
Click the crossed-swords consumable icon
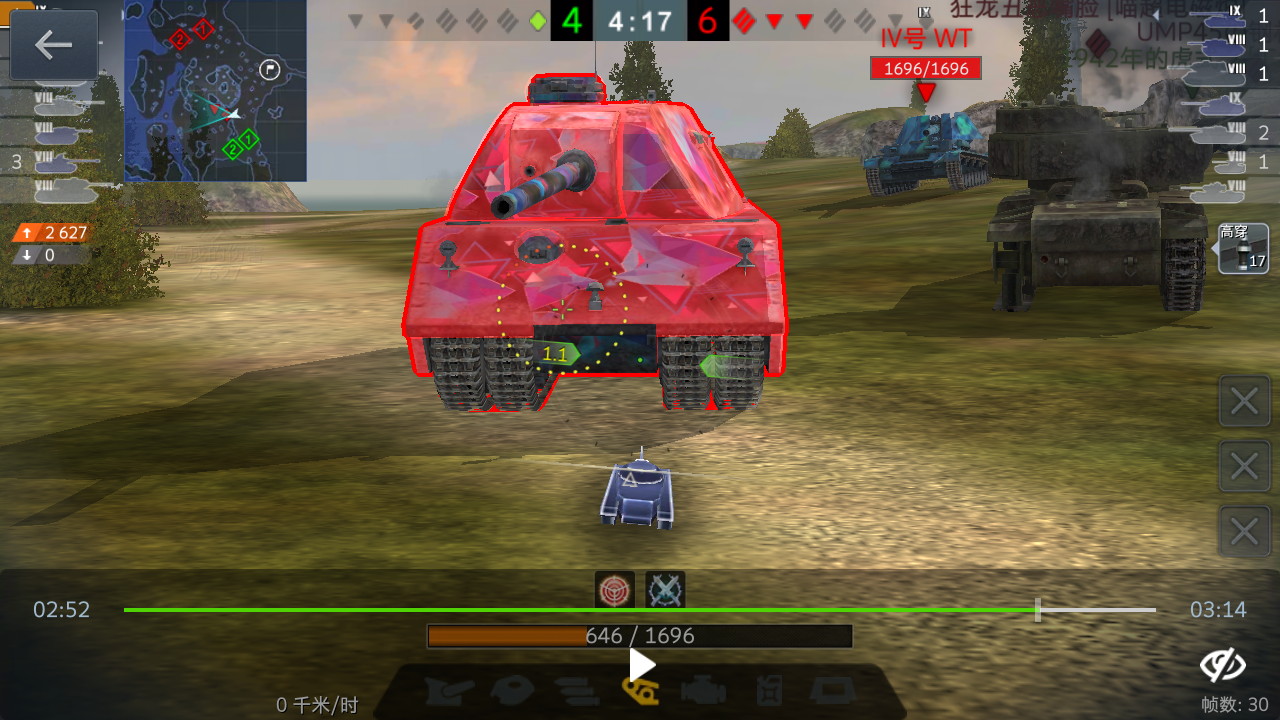click(x=665, y=589)
